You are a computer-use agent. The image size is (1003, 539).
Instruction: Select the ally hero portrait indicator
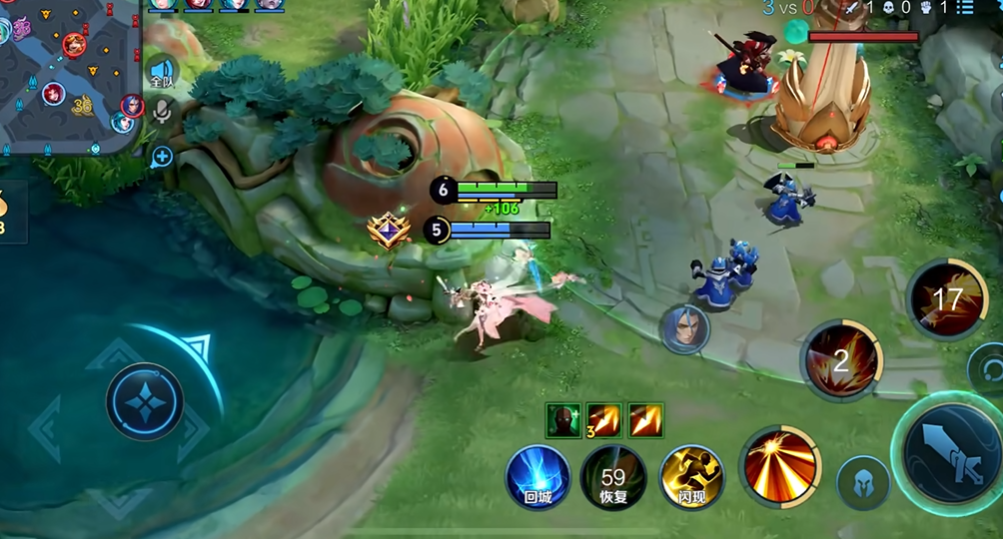tap(684, 329)
